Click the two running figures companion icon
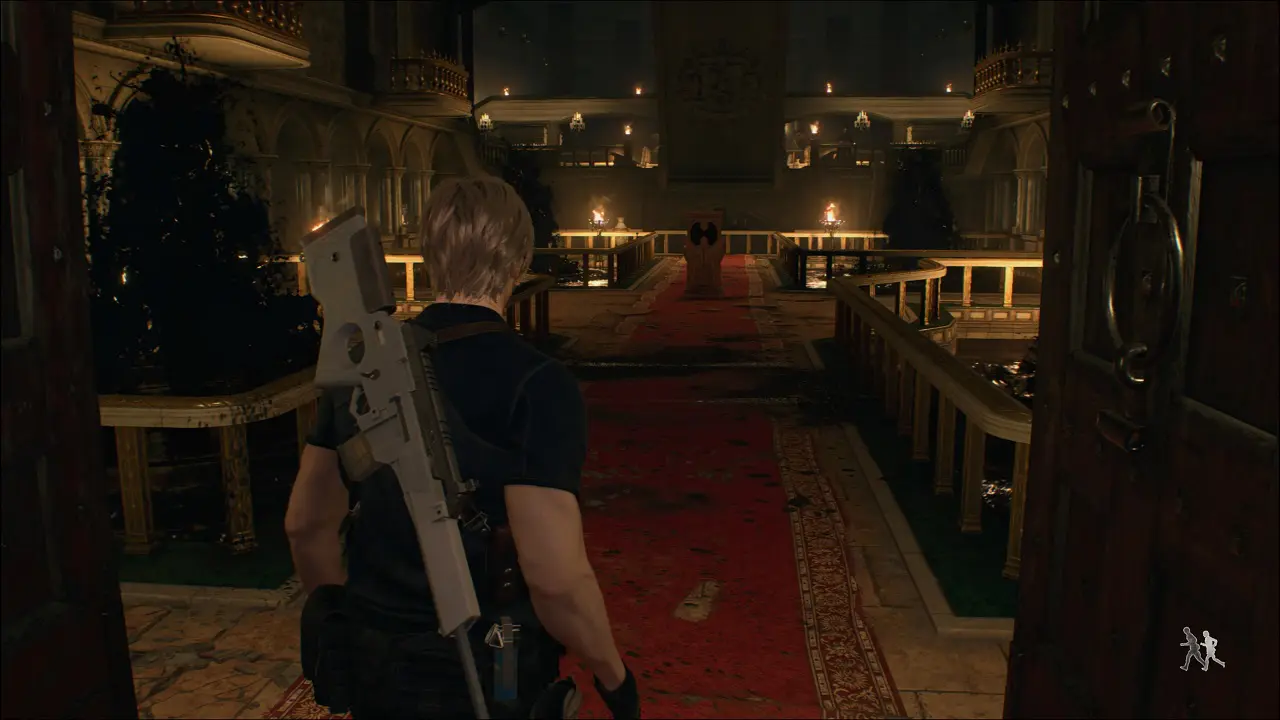The width and height of the screenshot is (1280, 720). pyautogui.click(x=1201, y=649)
